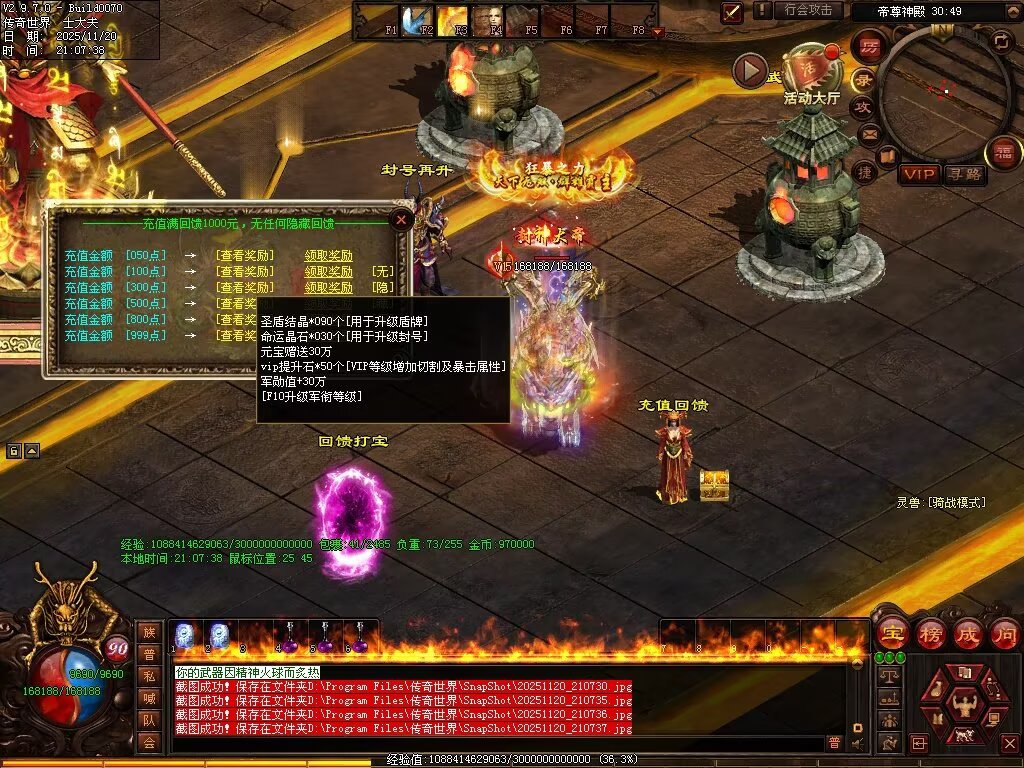
Task: Open the minimap
Action: coord(943,90)
